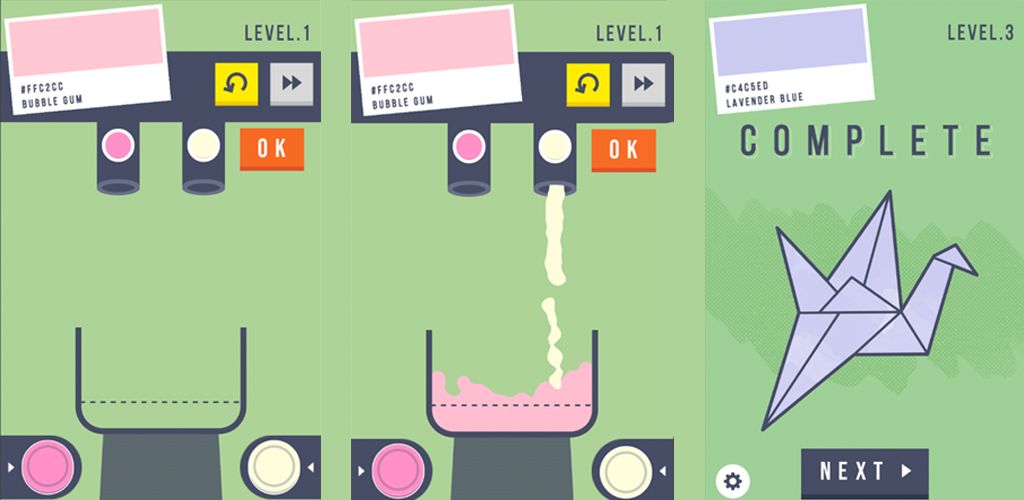The height and width of the screenshot is (500, 1024).
Task: Click the yellow undo button above the empty beaker
Action: [236, 84]
